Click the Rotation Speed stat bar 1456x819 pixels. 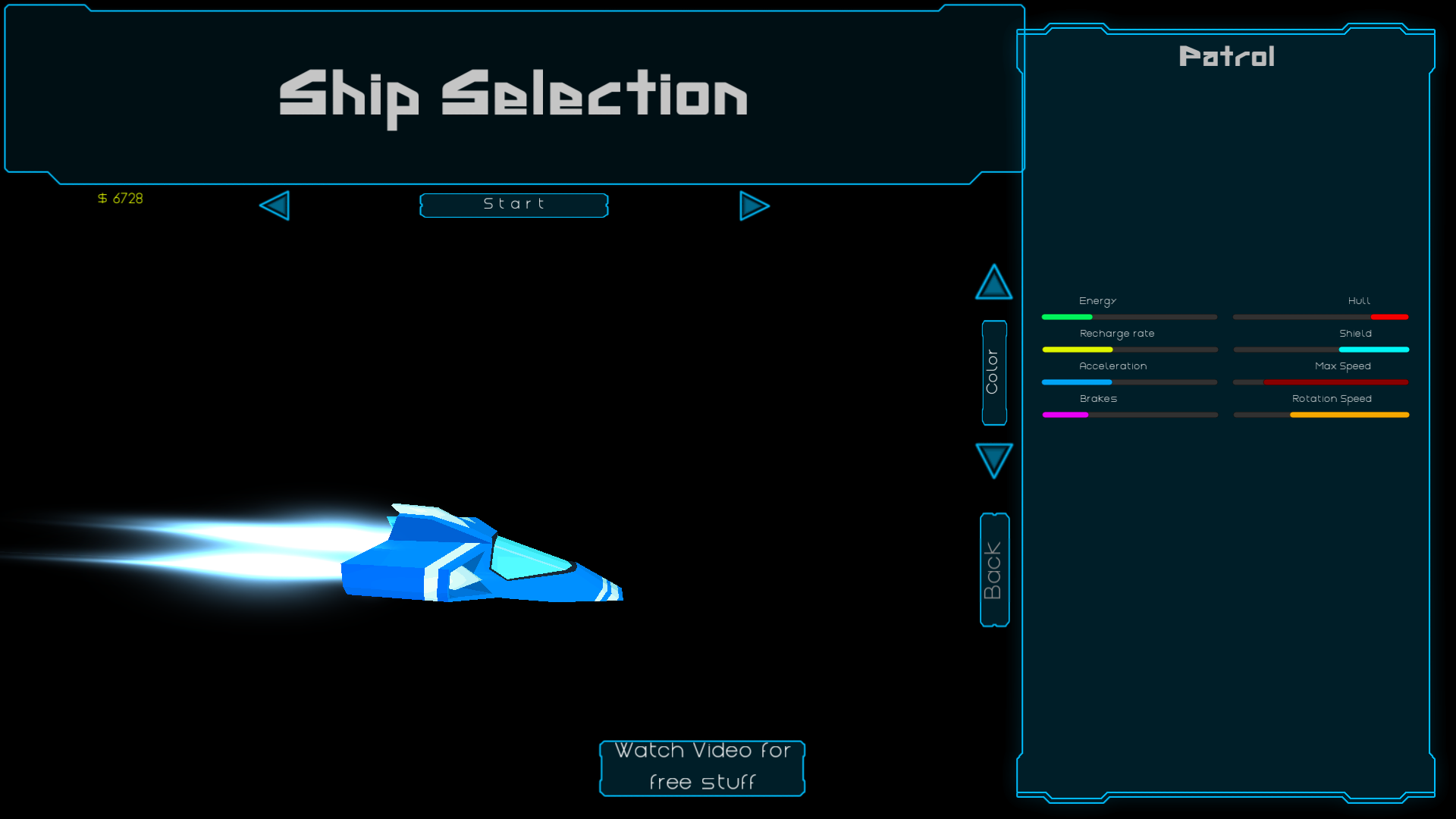coord(1319,415)
